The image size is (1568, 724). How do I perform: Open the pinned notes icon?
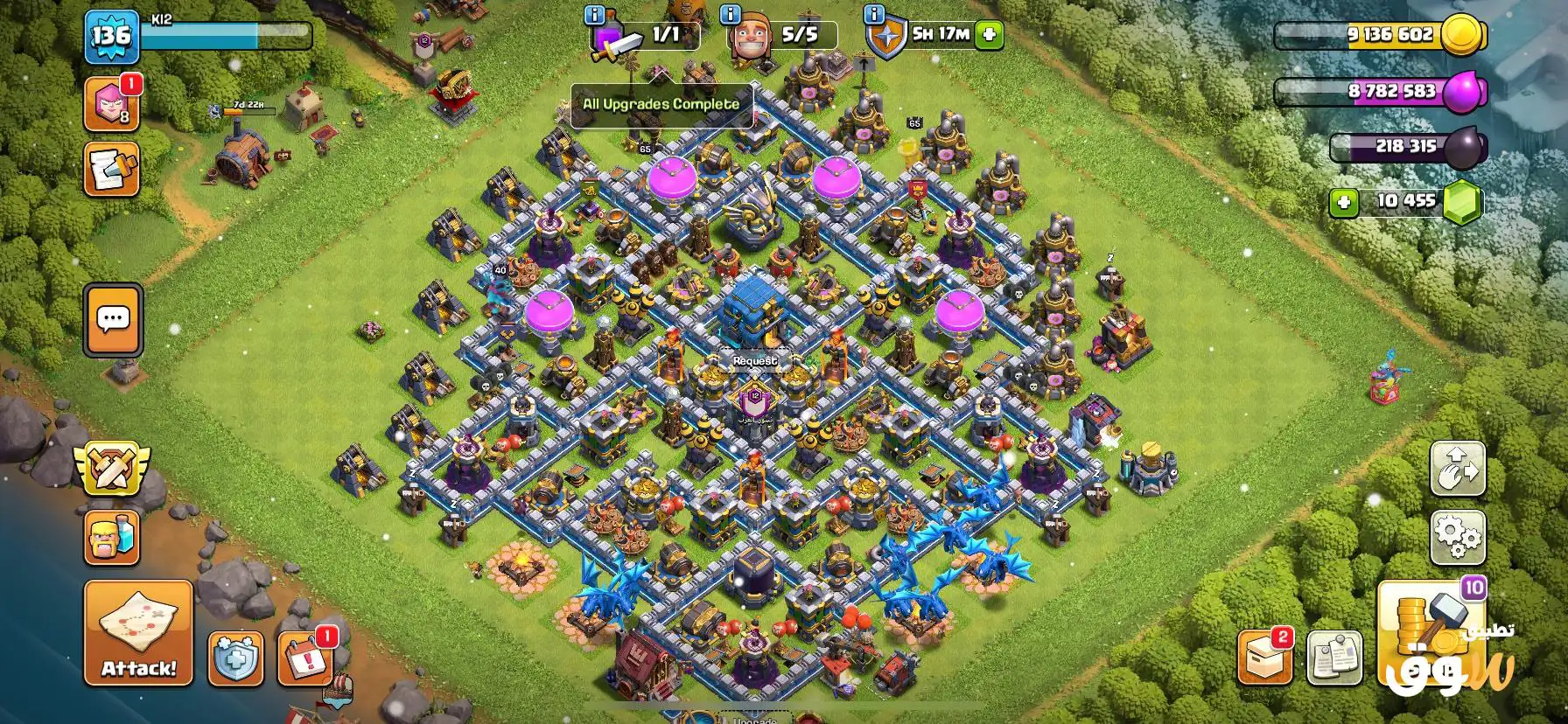[1334, 657]
